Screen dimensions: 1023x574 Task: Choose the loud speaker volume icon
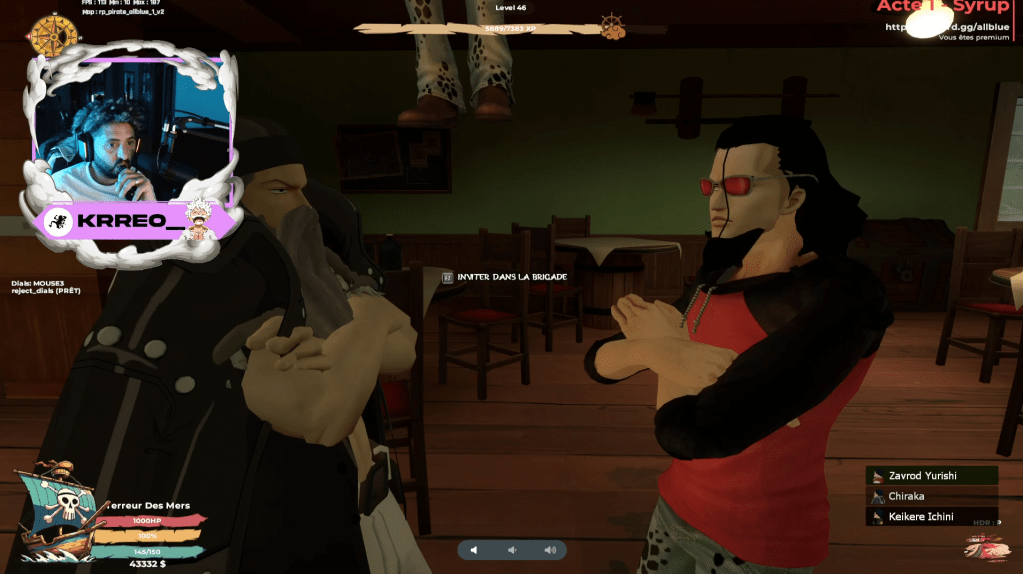pos(549,550)
